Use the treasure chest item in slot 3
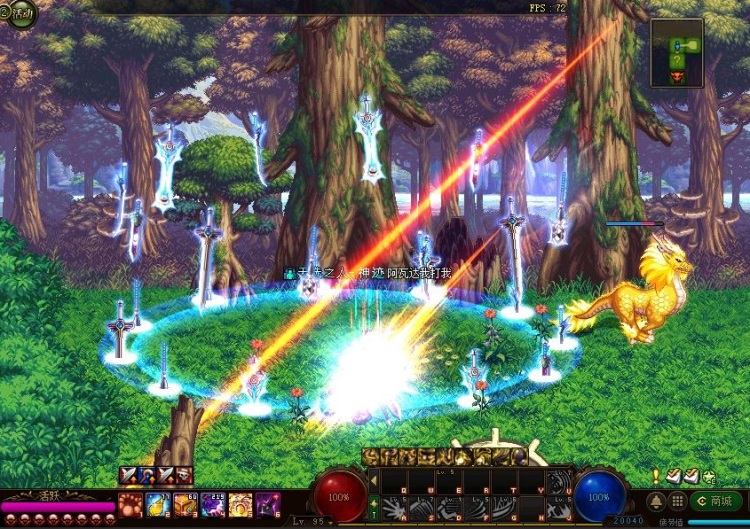Viewport: 750px width, 529px height. click(x=185, y=503)
